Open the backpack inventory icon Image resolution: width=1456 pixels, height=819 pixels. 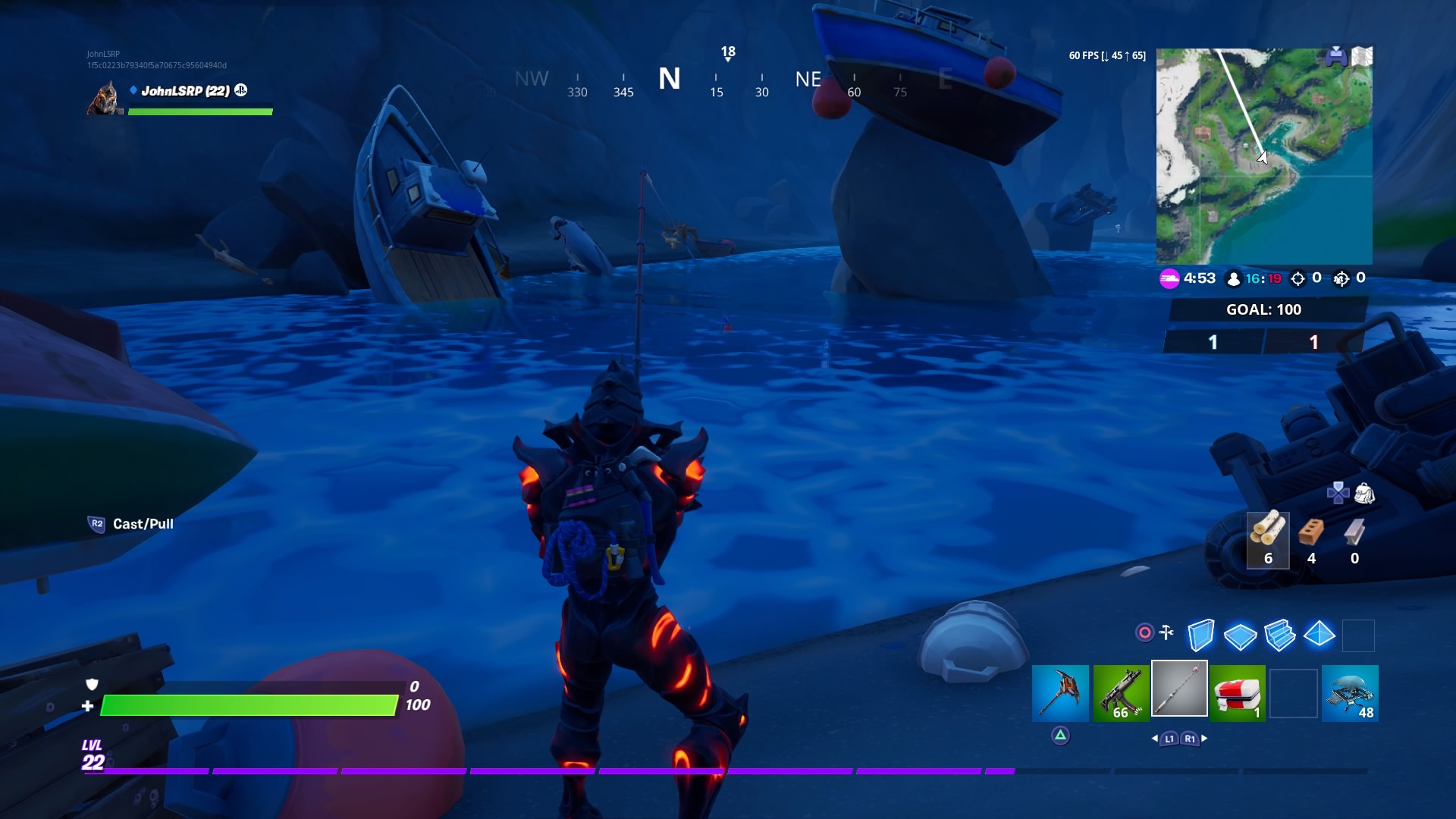[1364, 494]
